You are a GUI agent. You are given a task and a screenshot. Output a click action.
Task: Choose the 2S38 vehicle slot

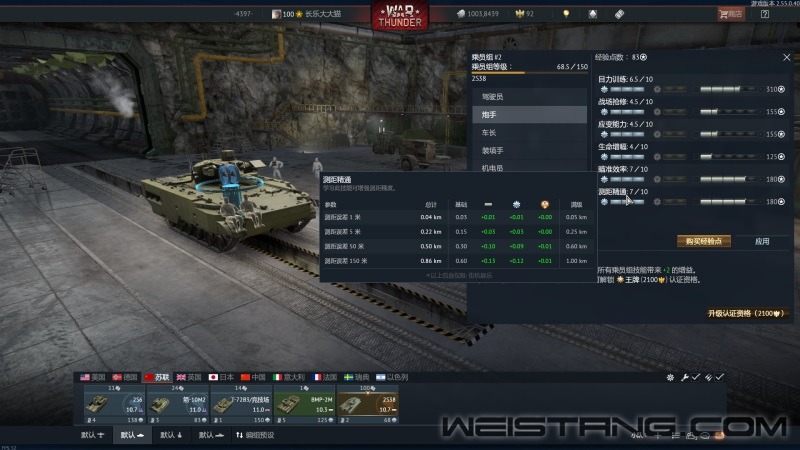tap(368, 404)
